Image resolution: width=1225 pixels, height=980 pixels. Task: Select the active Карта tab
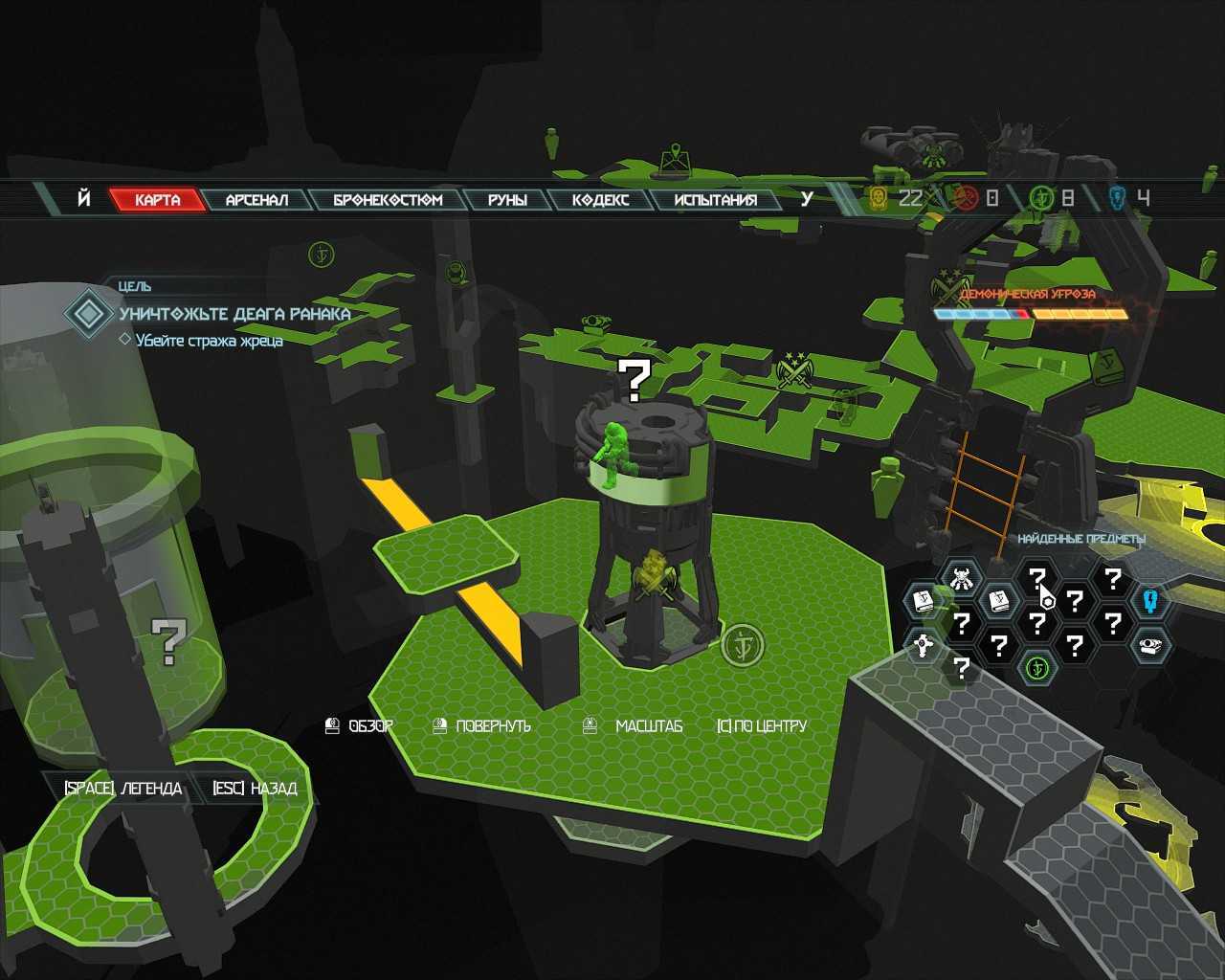coord(158,200)
